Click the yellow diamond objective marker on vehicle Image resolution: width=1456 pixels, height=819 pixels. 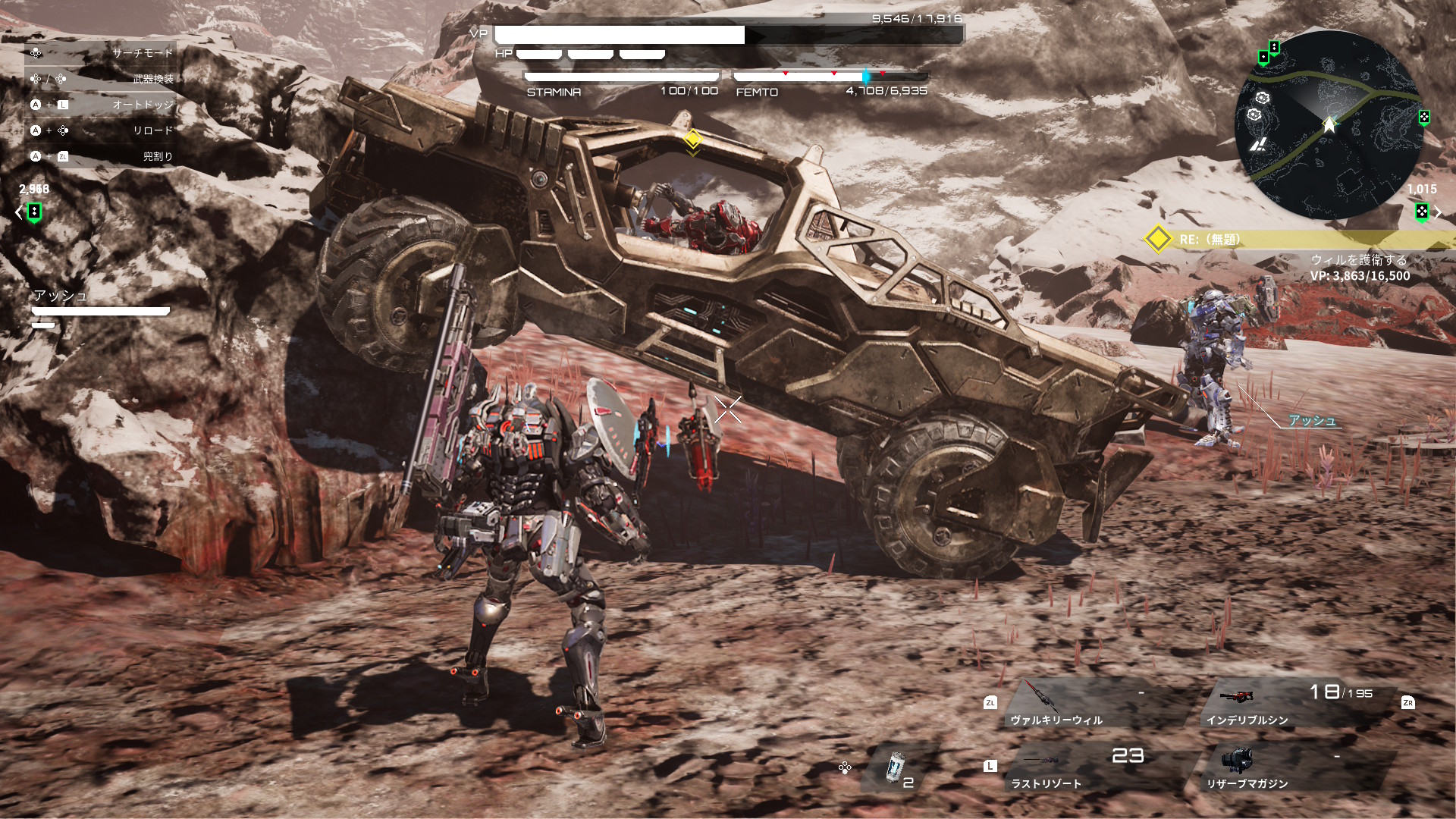[x=692, y=139]
